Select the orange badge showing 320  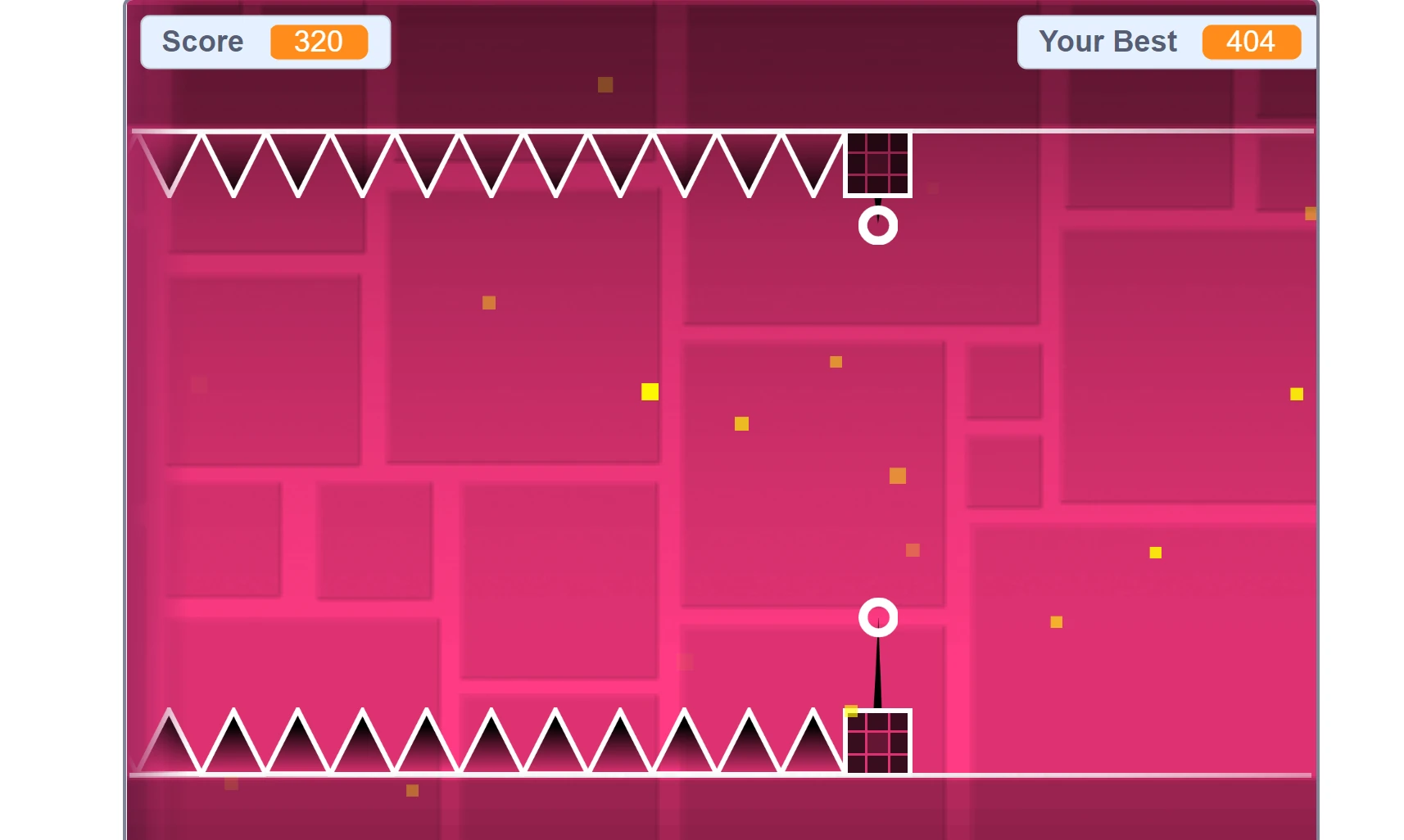click(321, 43)
